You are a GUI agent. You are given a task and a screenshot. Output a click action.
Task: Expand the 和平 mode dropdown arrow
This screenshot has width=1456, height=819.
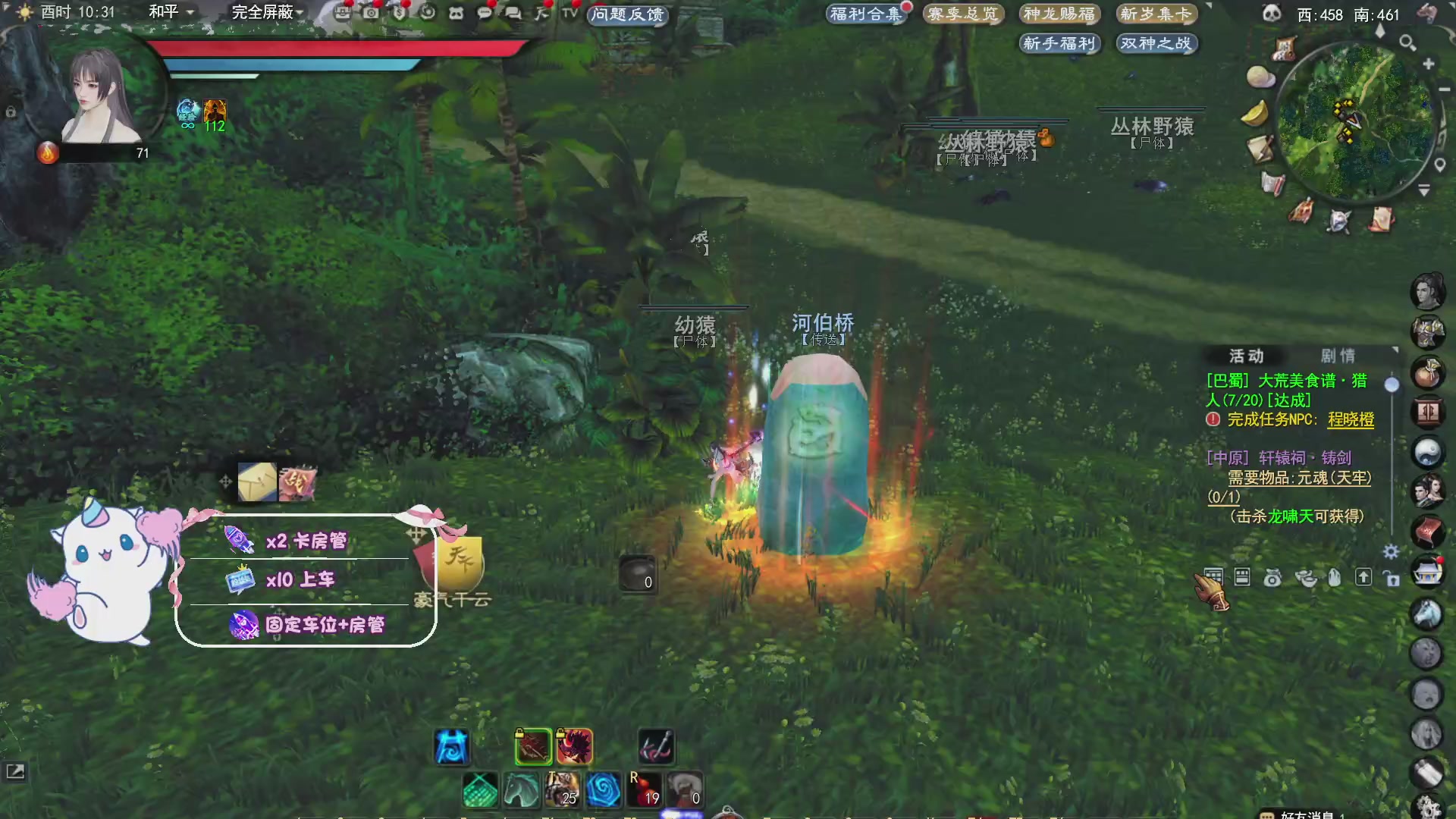(x=189, y=13)
